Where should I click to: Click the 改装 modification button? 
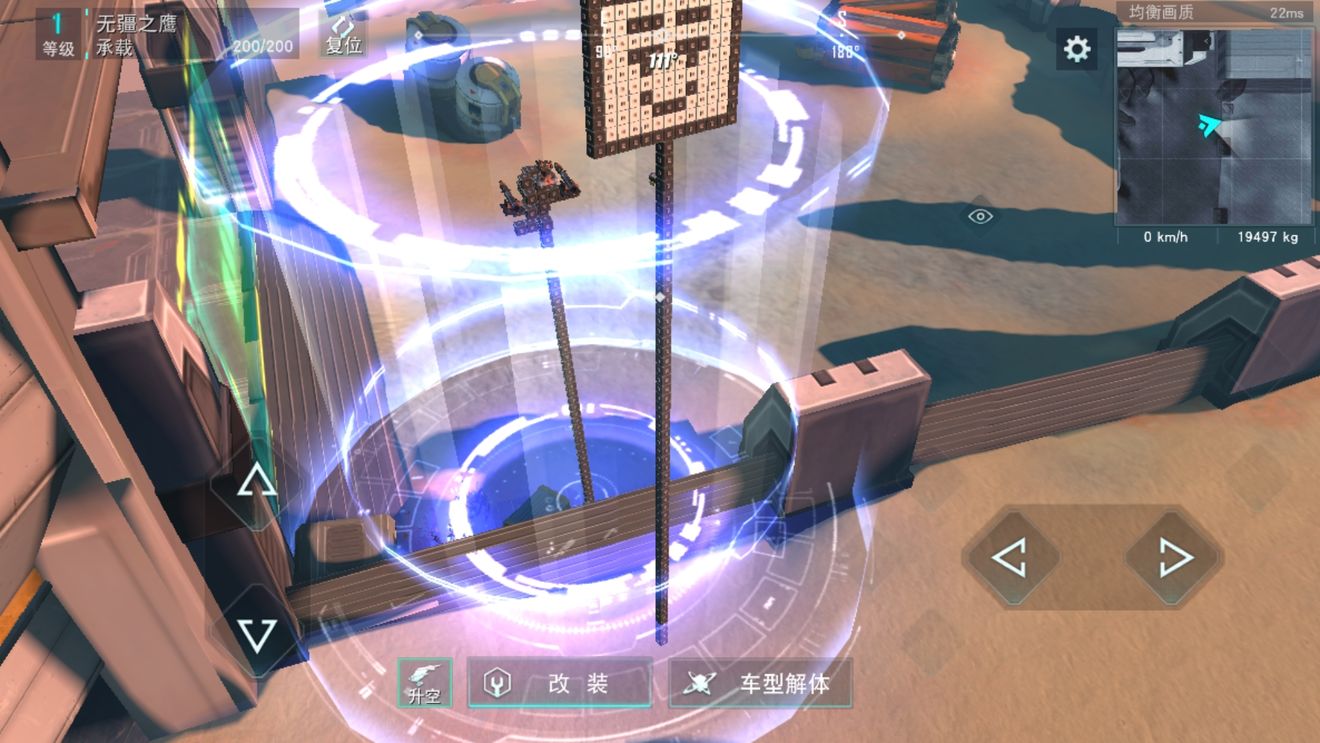coord(560,681)
